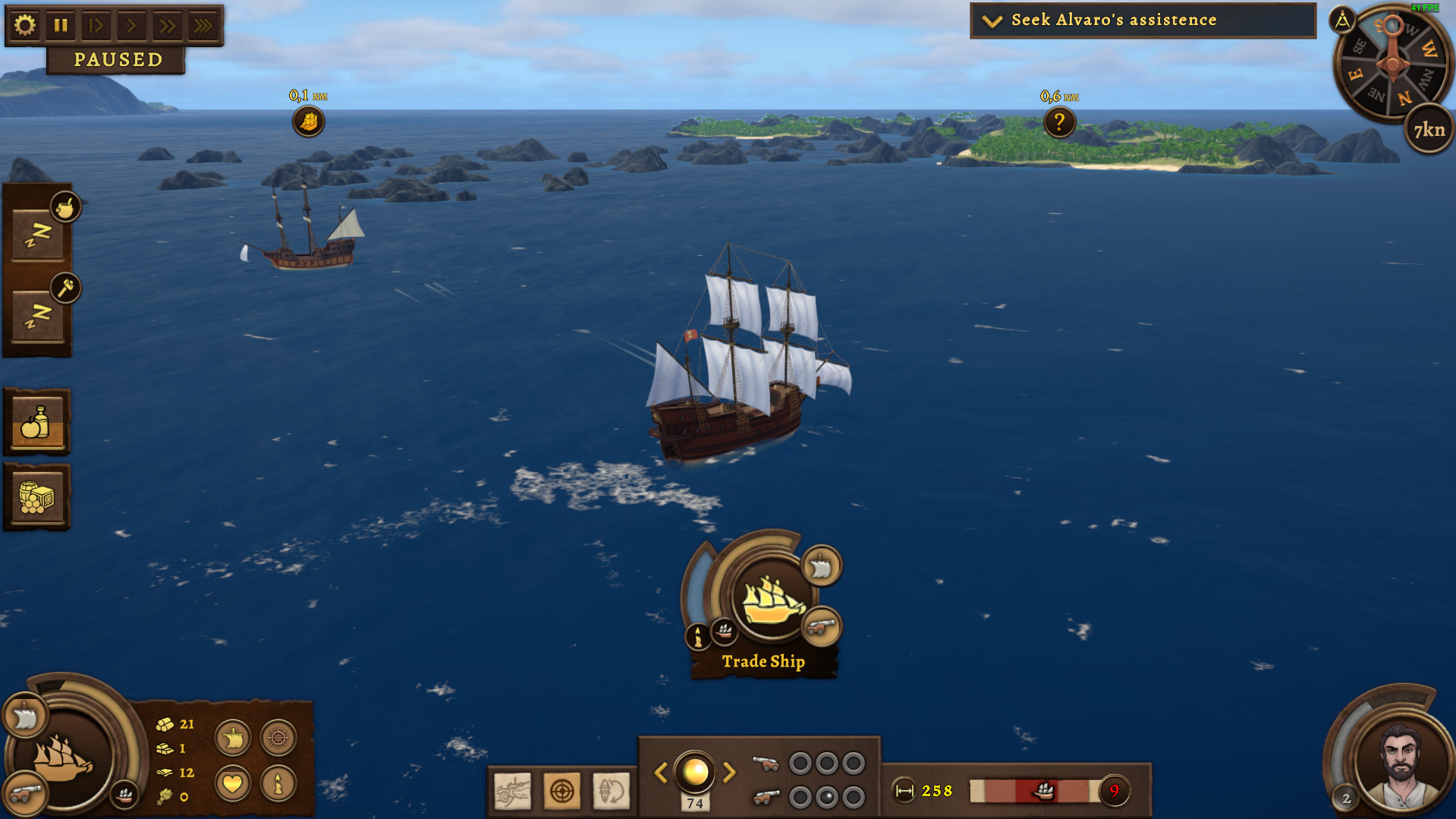
Task: Open the food and drink provisions panel
Action: coord(36,421)
